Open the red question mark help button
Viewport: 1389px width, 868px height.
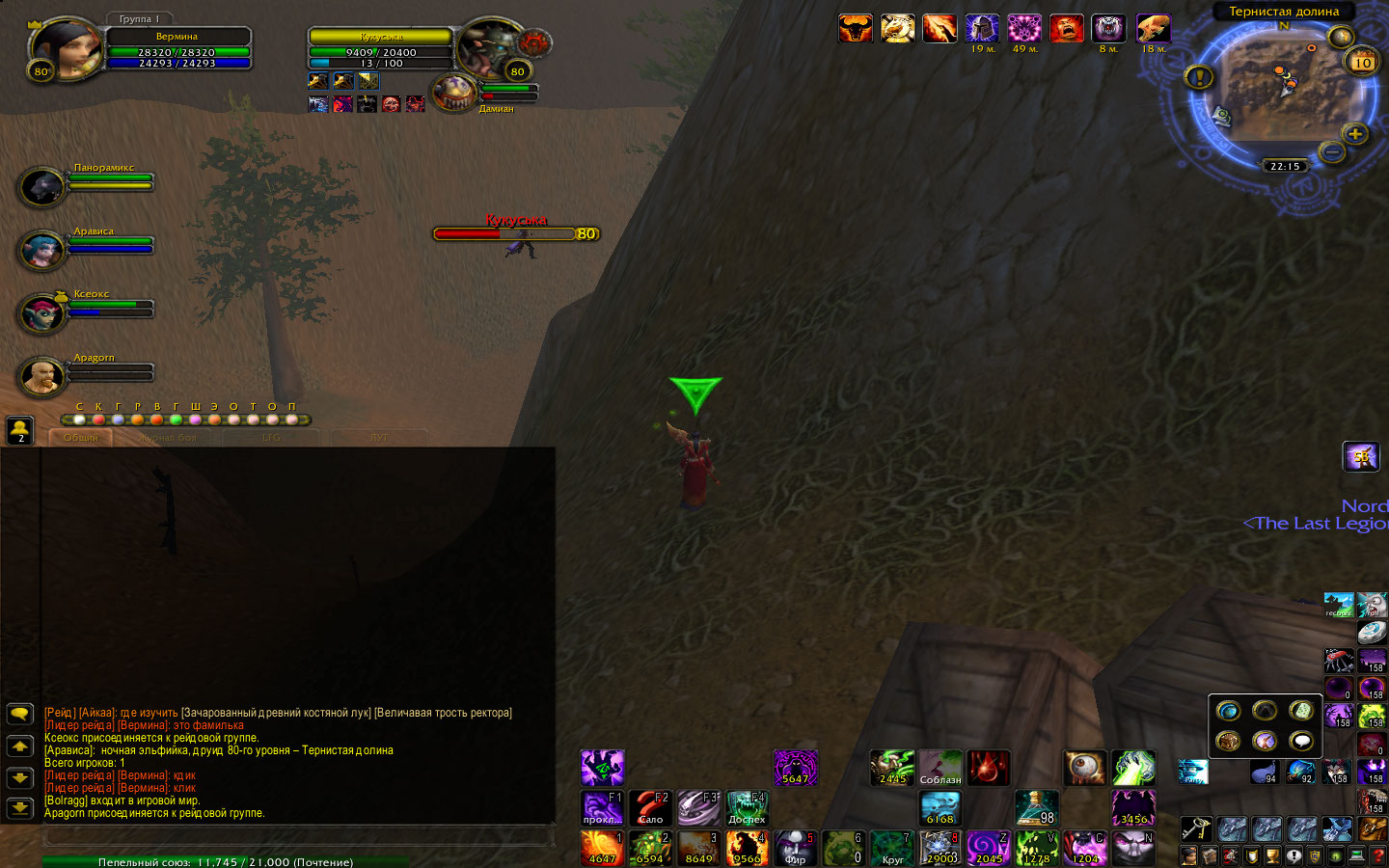pyautogui.click(x=1378, y=855)
